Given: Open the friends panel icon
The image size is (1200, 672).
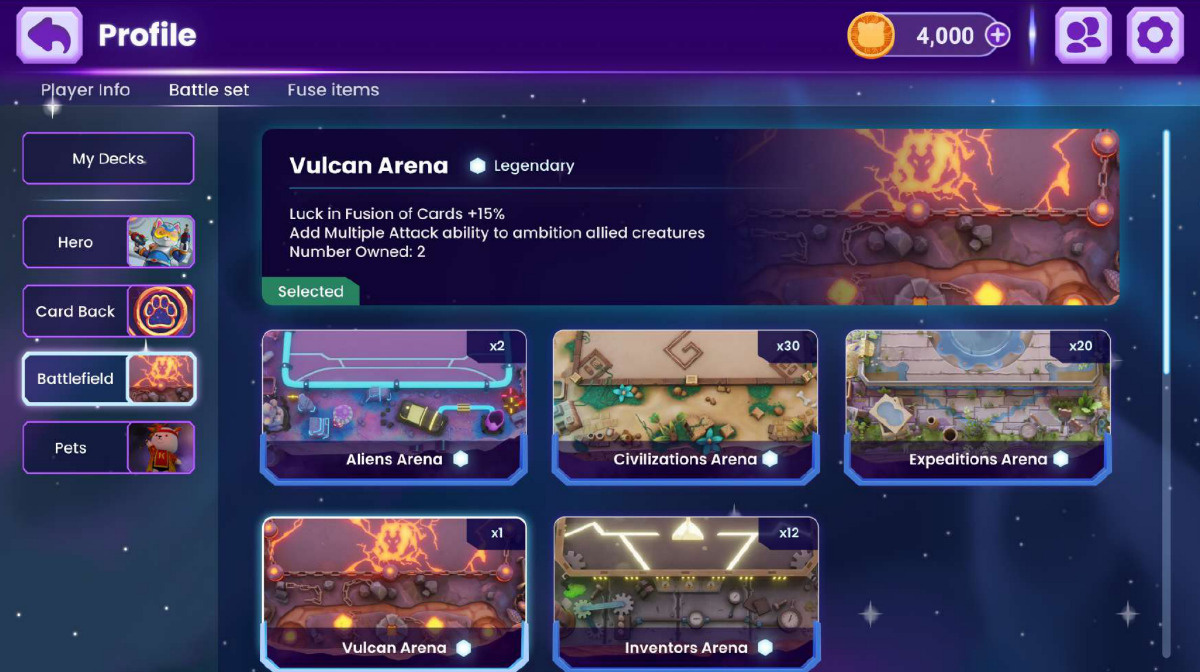Looking at the screenshot, I should click(x=1084, y=36).
